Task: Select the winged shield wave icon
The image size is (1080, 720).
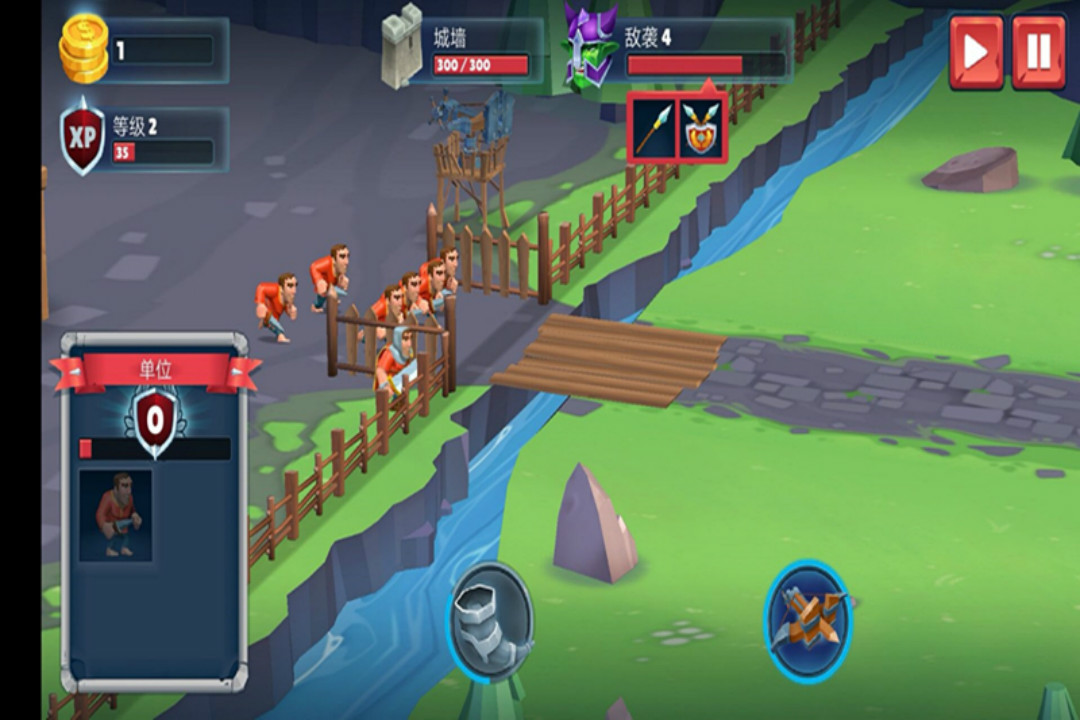Action: (702, 130)
